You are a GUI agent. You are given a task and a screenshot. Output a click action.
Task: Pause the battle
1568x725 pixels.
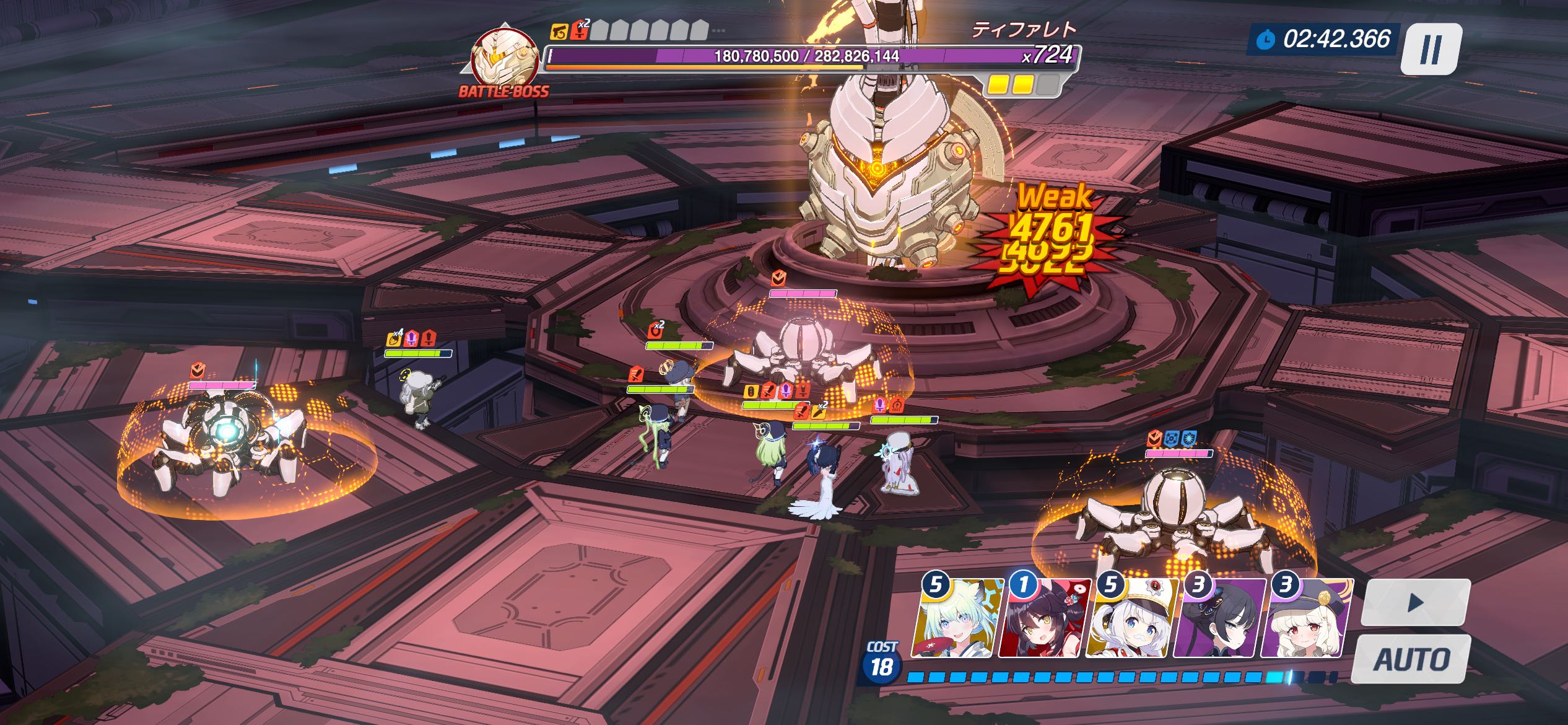[1431, 50]
